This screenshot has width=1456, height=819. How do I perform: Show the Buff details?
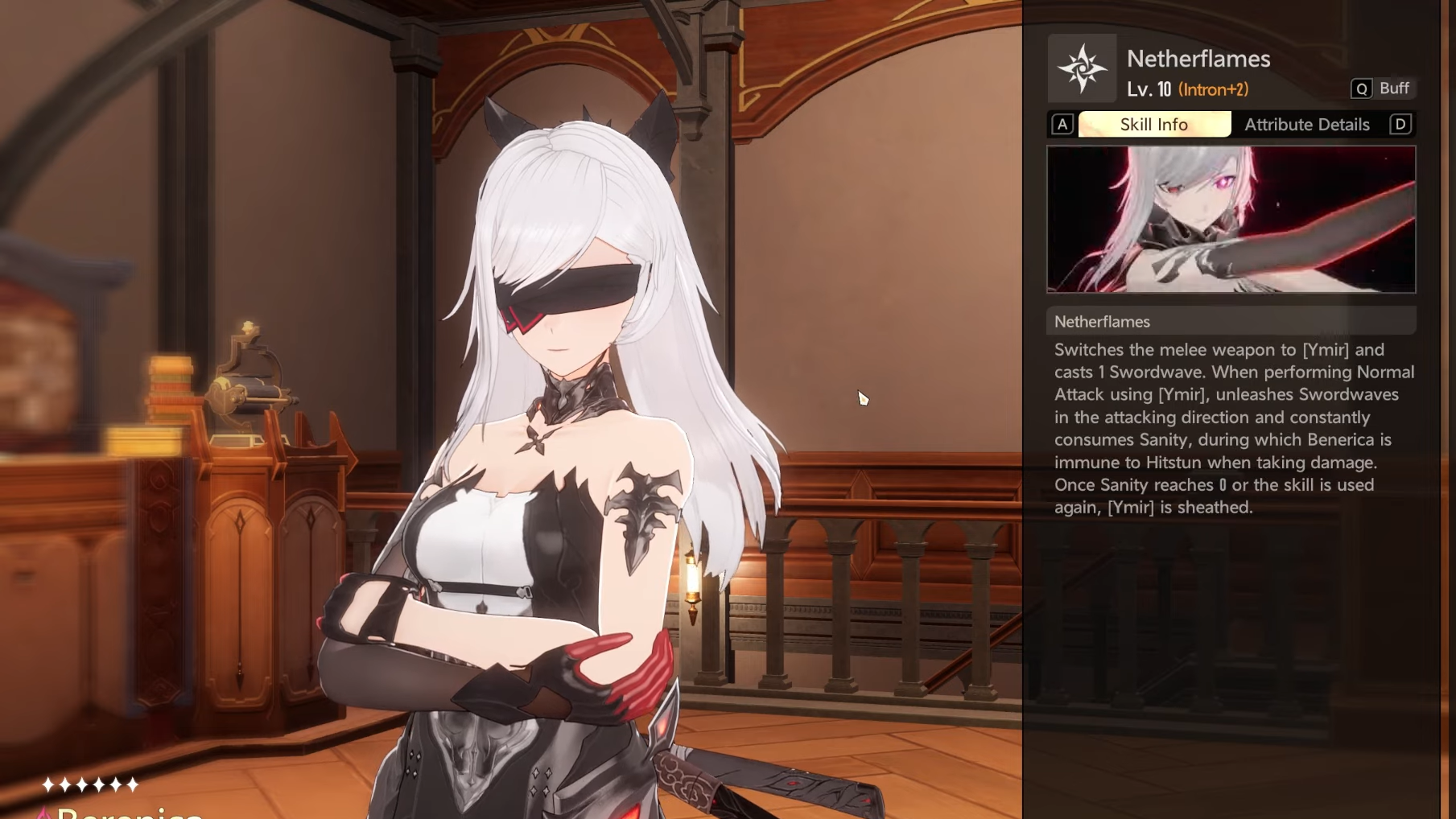click(x=1383, y=88)
